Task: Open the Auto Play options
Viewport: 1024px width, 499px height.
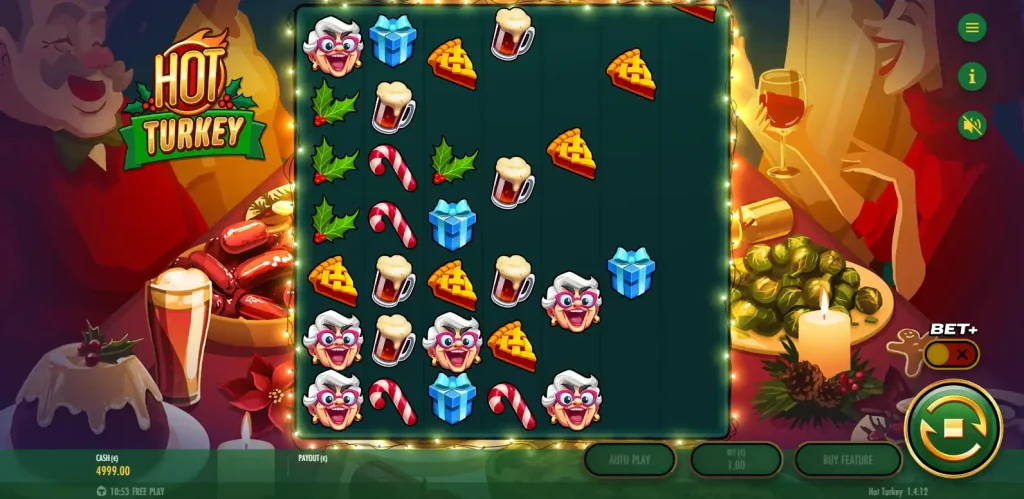Action: [629, 460]
